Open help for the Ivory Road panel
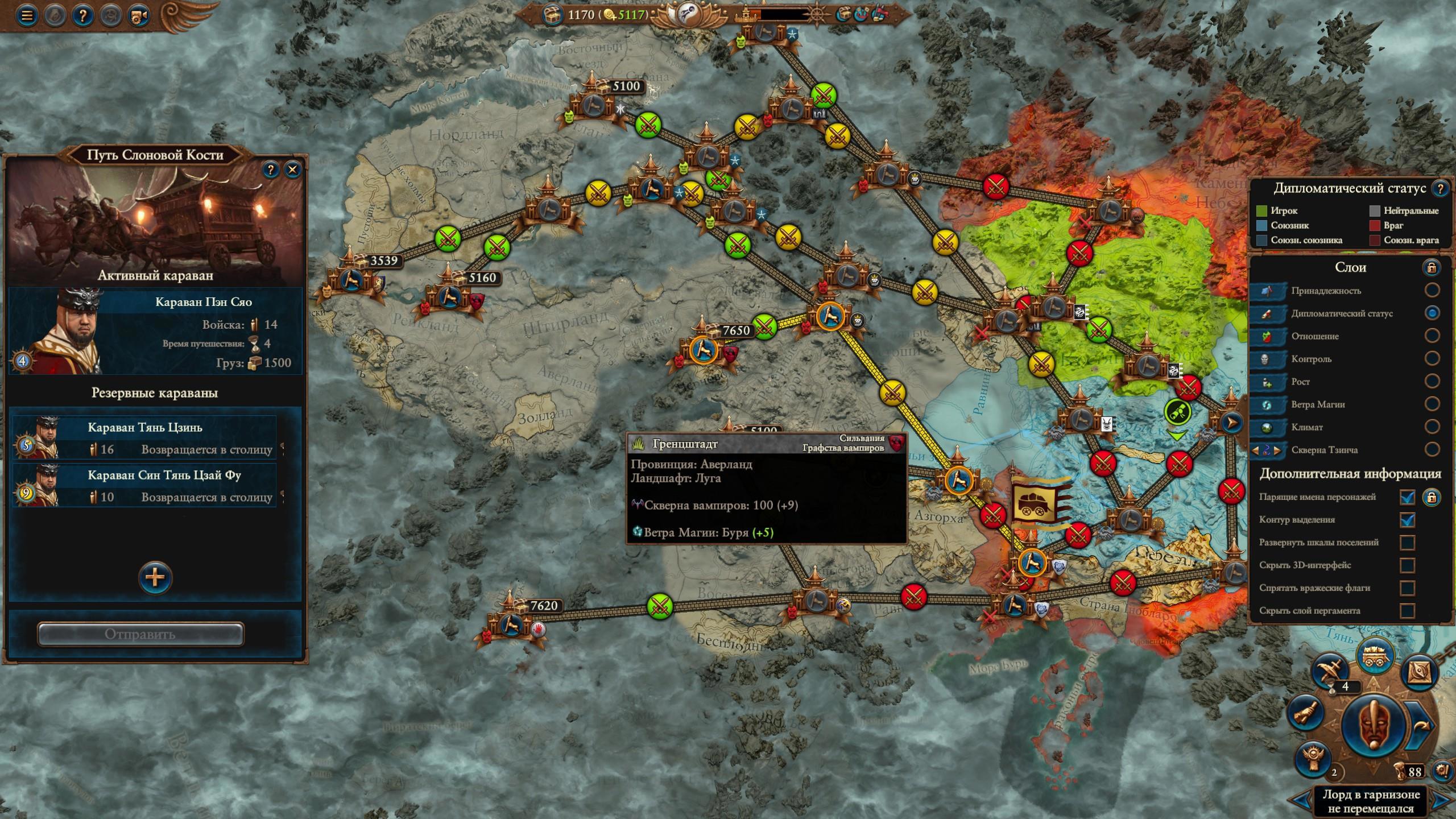Viewport: 1456px width, 819px height. tap(271, 169)
